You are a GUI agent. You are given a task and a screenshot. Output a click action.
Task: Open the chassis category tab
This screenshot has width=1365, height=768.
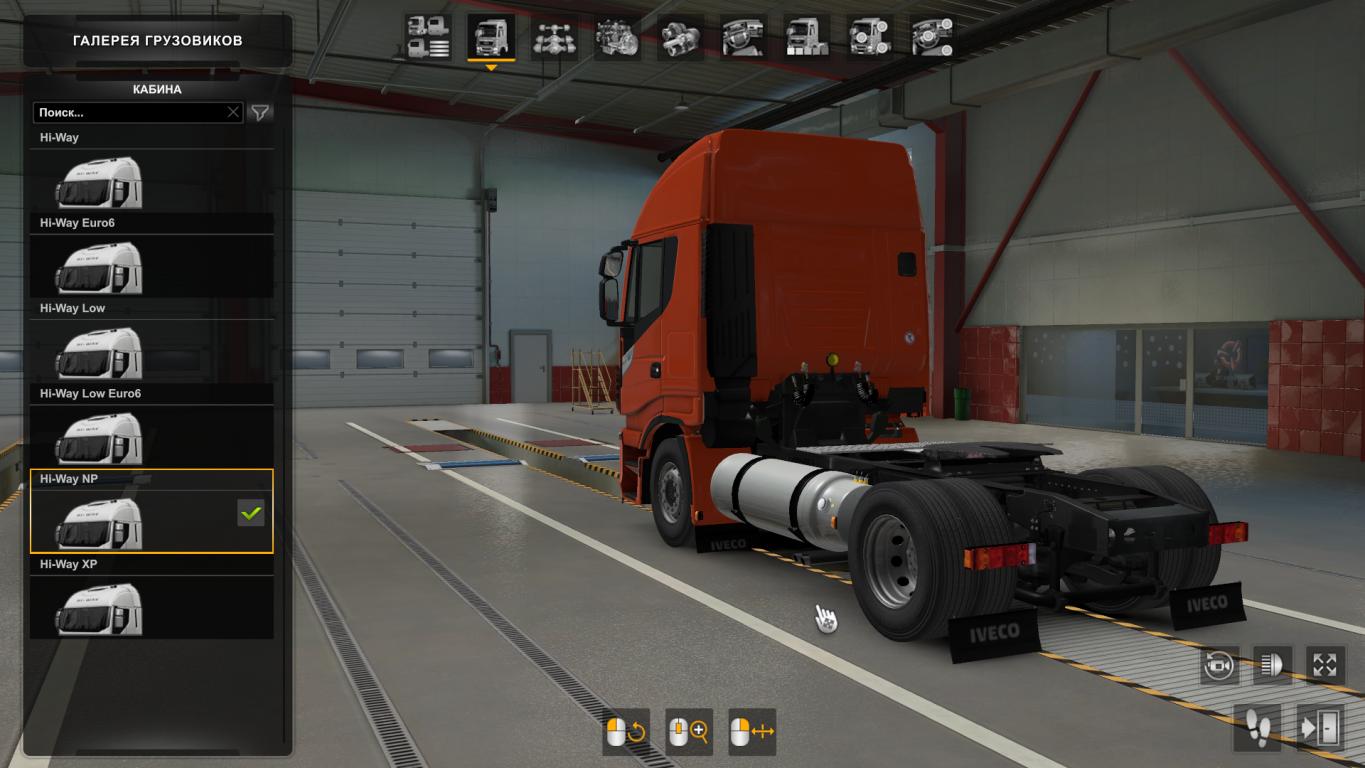553,38
